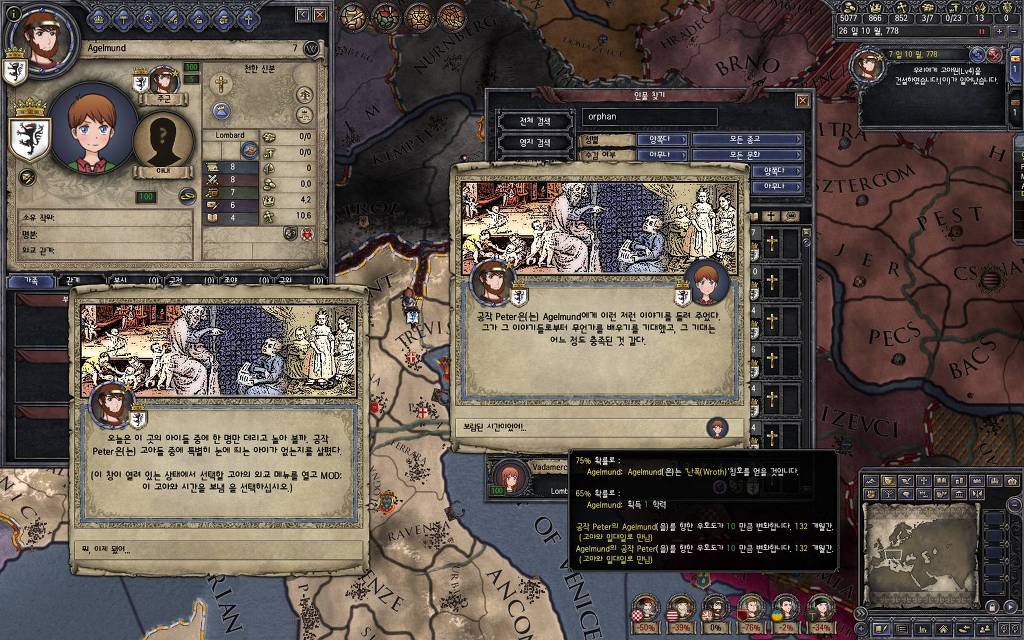This screenshot has height=640, width=1024.
Task: Select the vassal portrait showing -50% opinion
Action: [647, 607]
